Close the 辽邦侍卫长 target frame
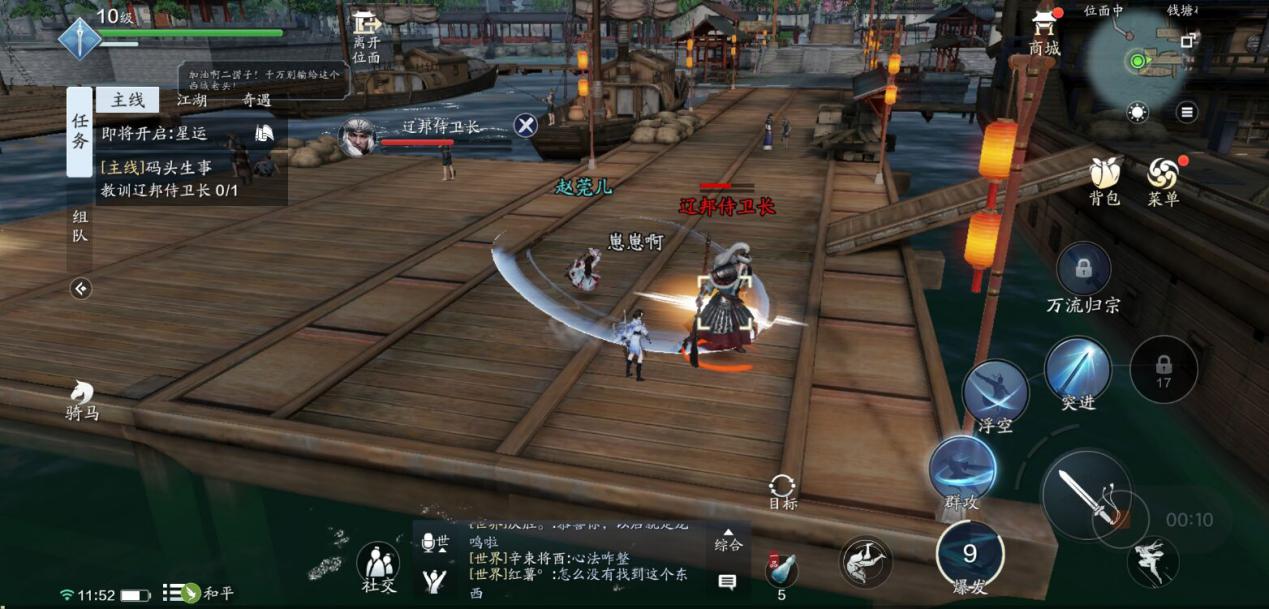The image size is (1269, 609). coord(526,125)
